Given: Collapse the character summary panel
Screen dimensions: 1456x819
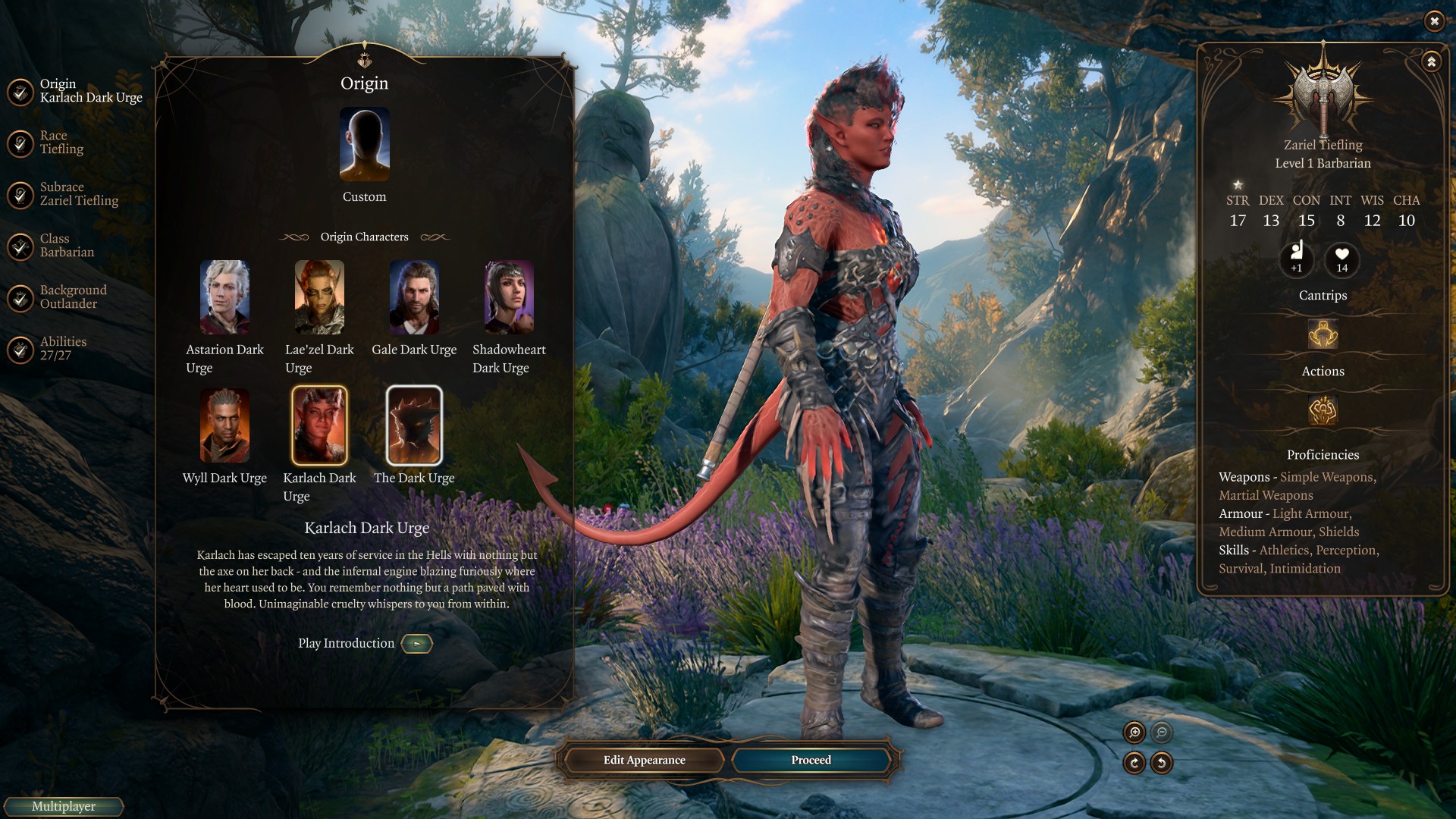Looking at the screenshot, I should [1431, 61].
